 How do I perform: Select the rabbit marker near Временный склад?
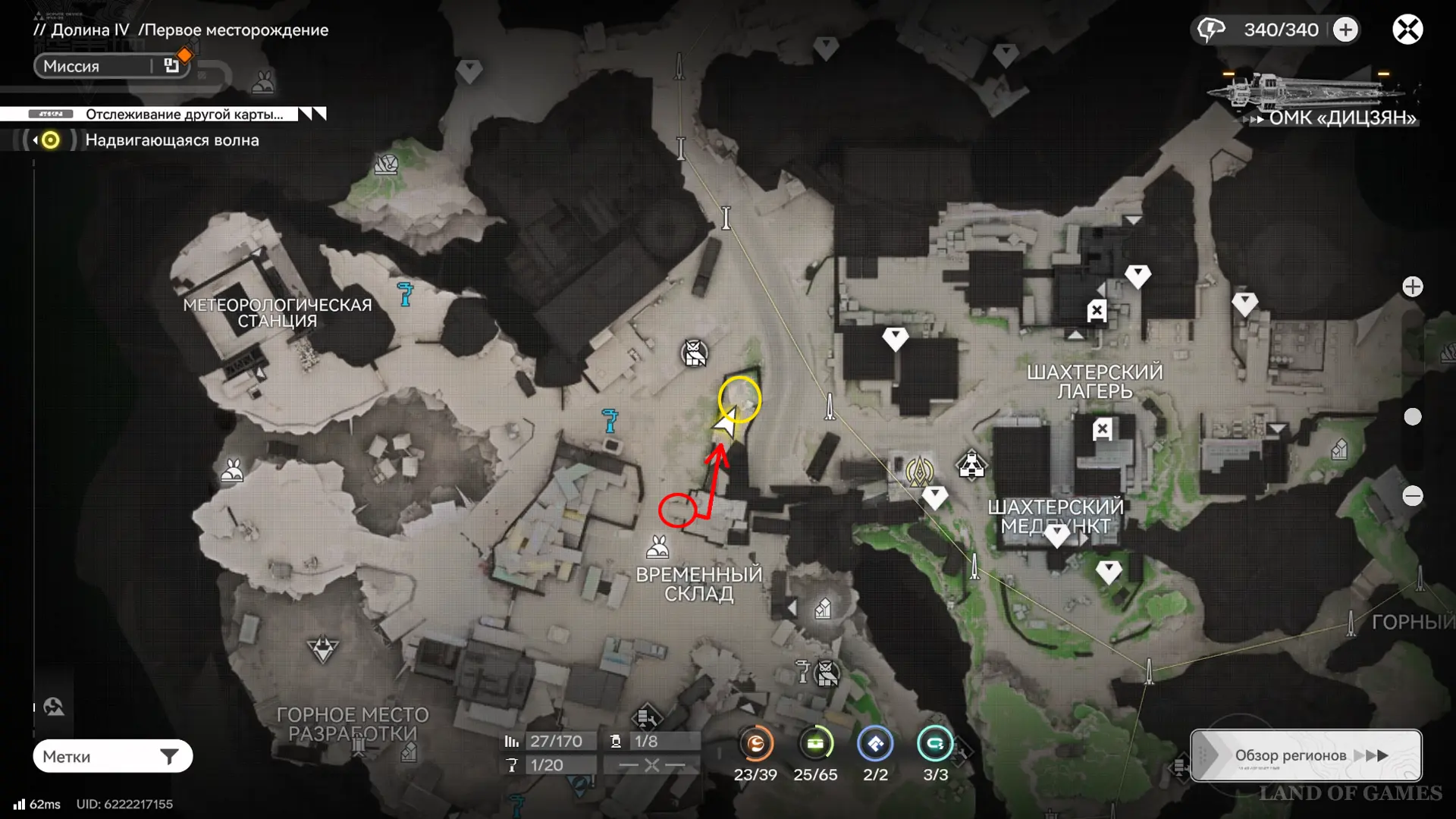click(657, 547)
